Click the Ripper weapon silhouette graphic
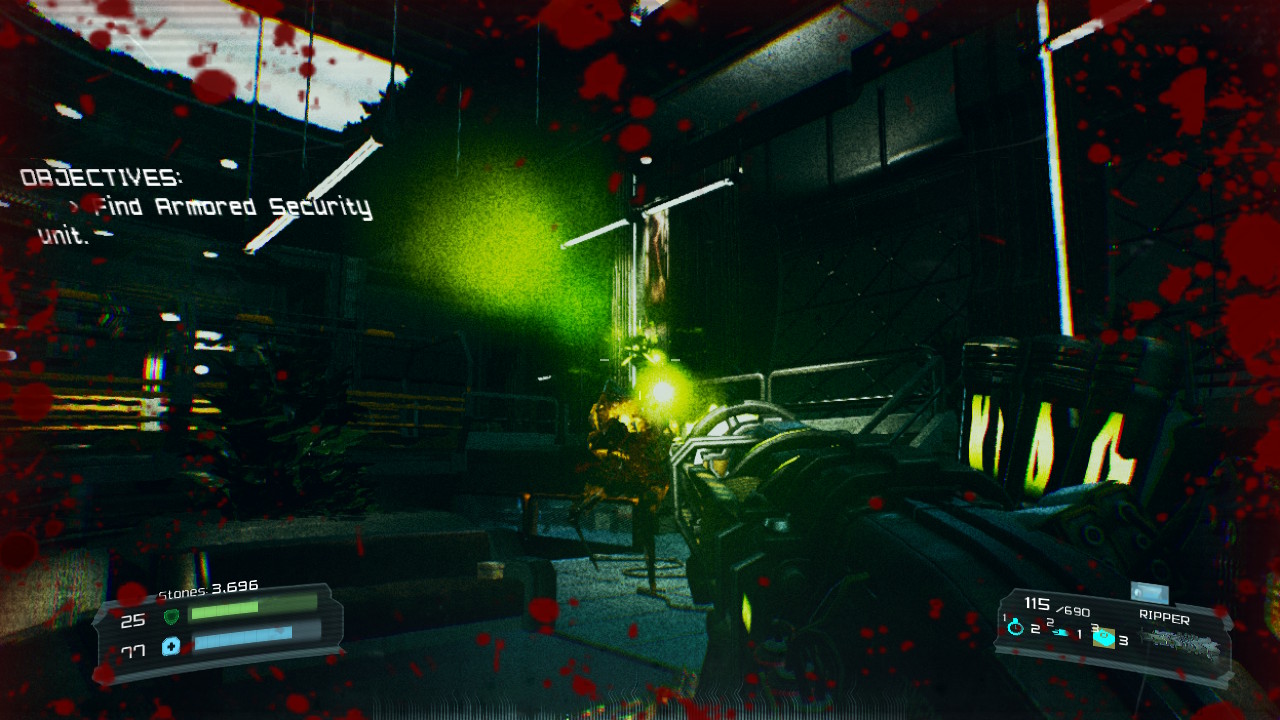 (1180, 640)
